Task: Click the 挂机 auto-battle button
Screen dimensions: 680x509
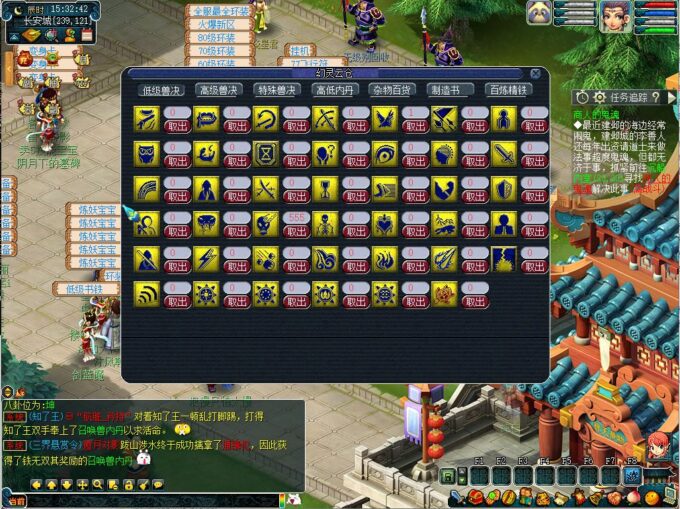Action: pos(299,49)
